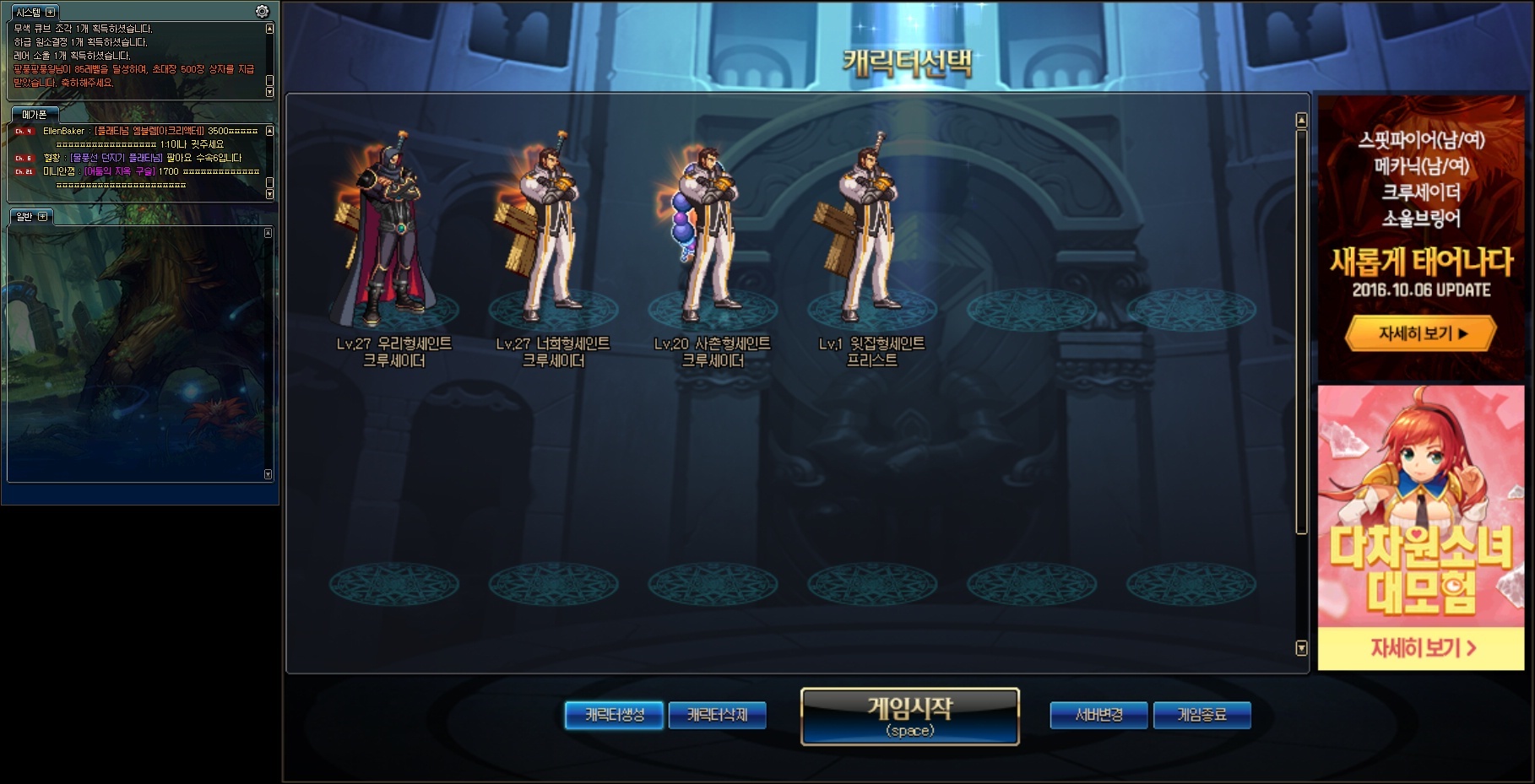
Task: Change server using 서버변경
Action: (1098, 715)
